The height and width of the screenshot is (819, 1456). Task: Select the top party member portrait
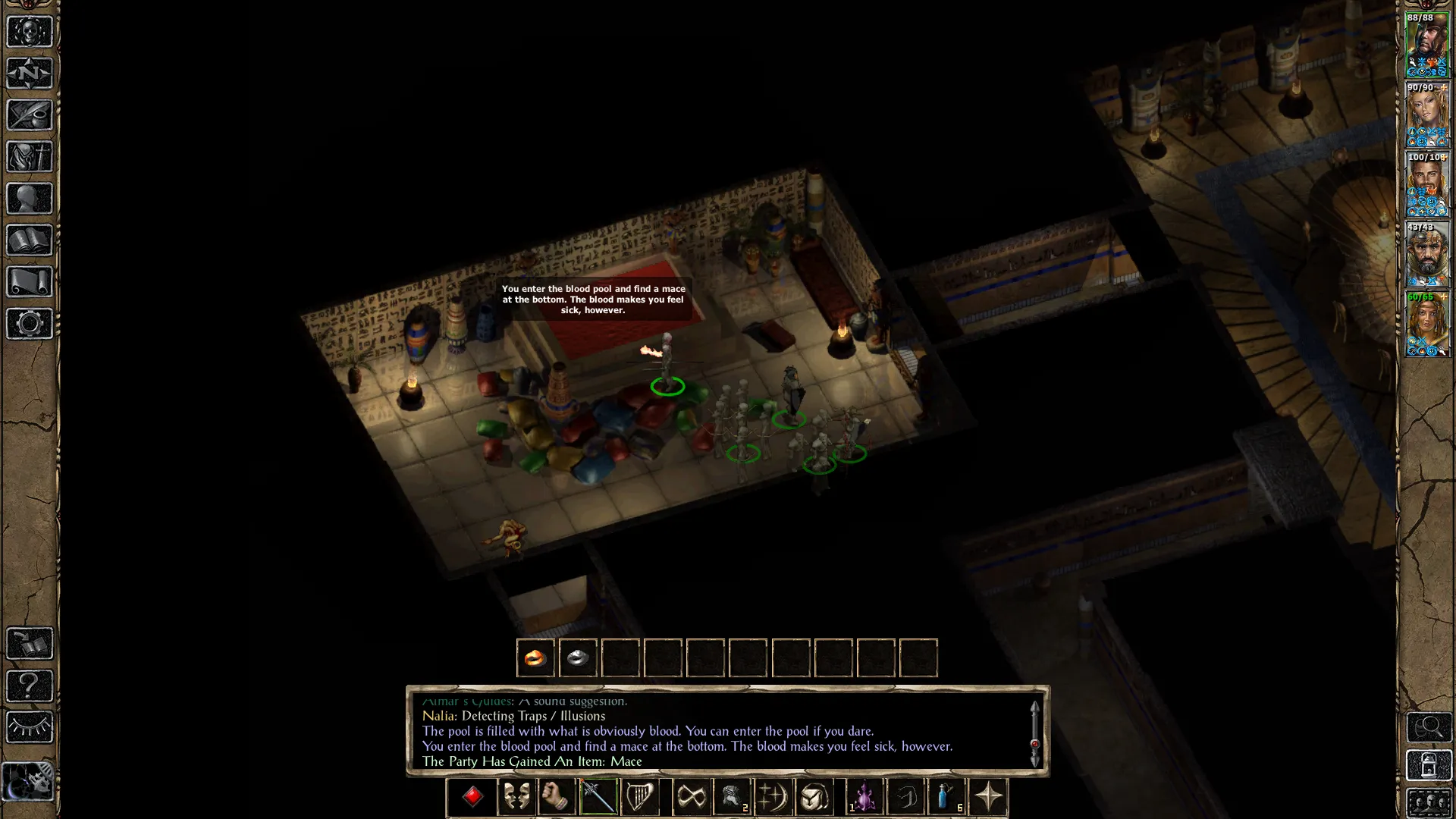coord(1427,45)
